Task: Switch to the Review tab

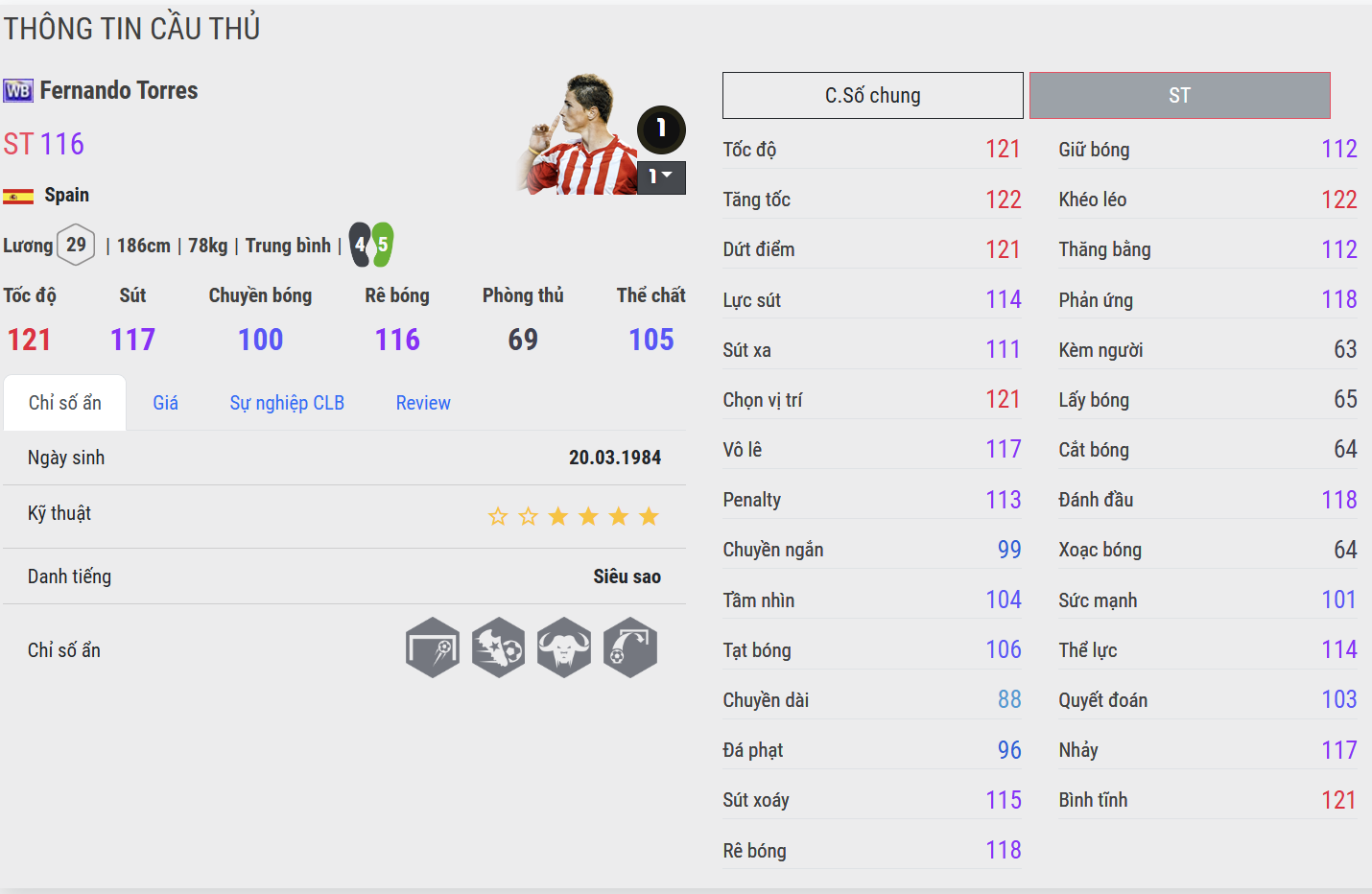Action: (423, 403)
